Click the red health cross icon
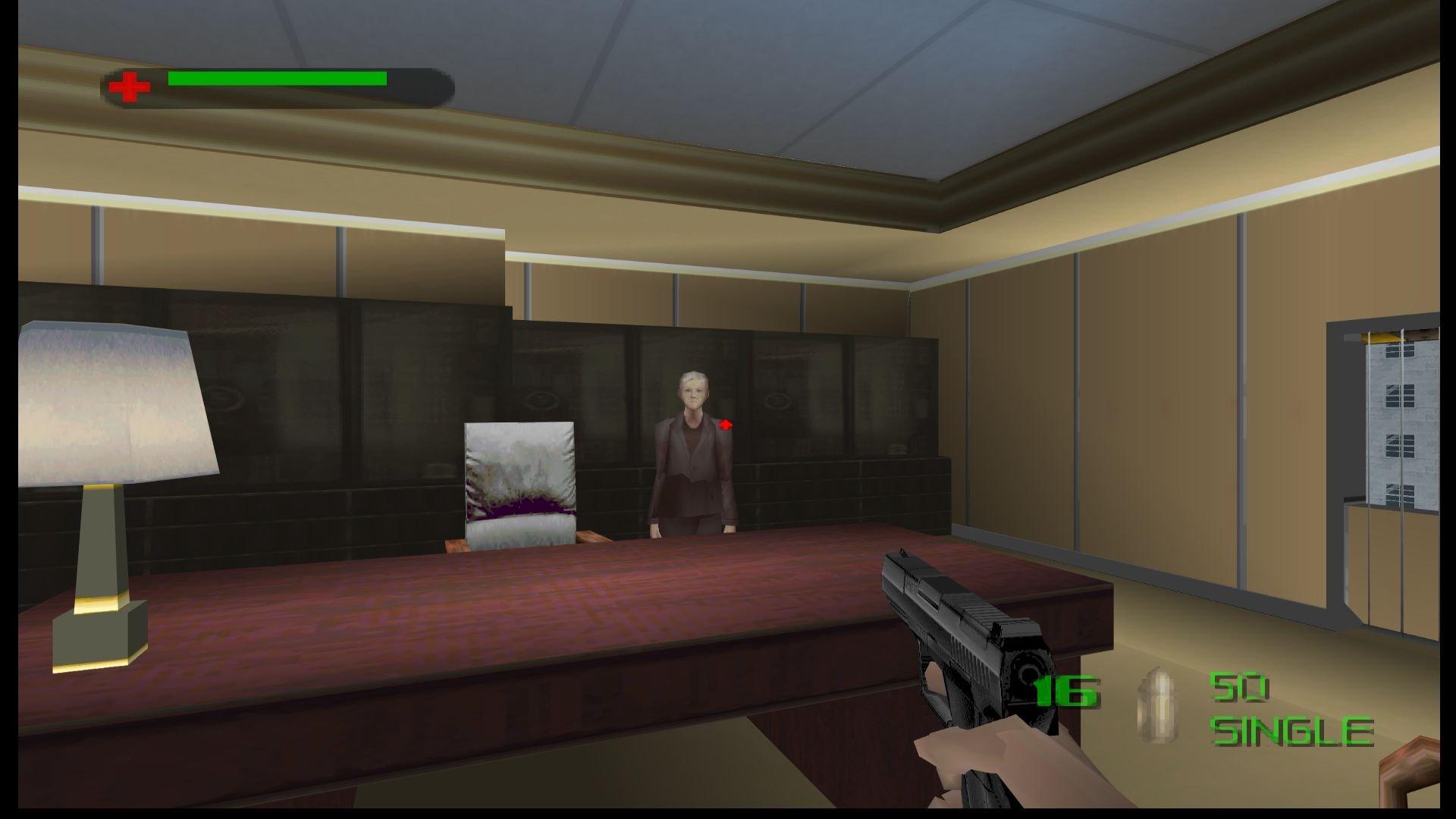 pyautogui.click(x=130, y=85)
